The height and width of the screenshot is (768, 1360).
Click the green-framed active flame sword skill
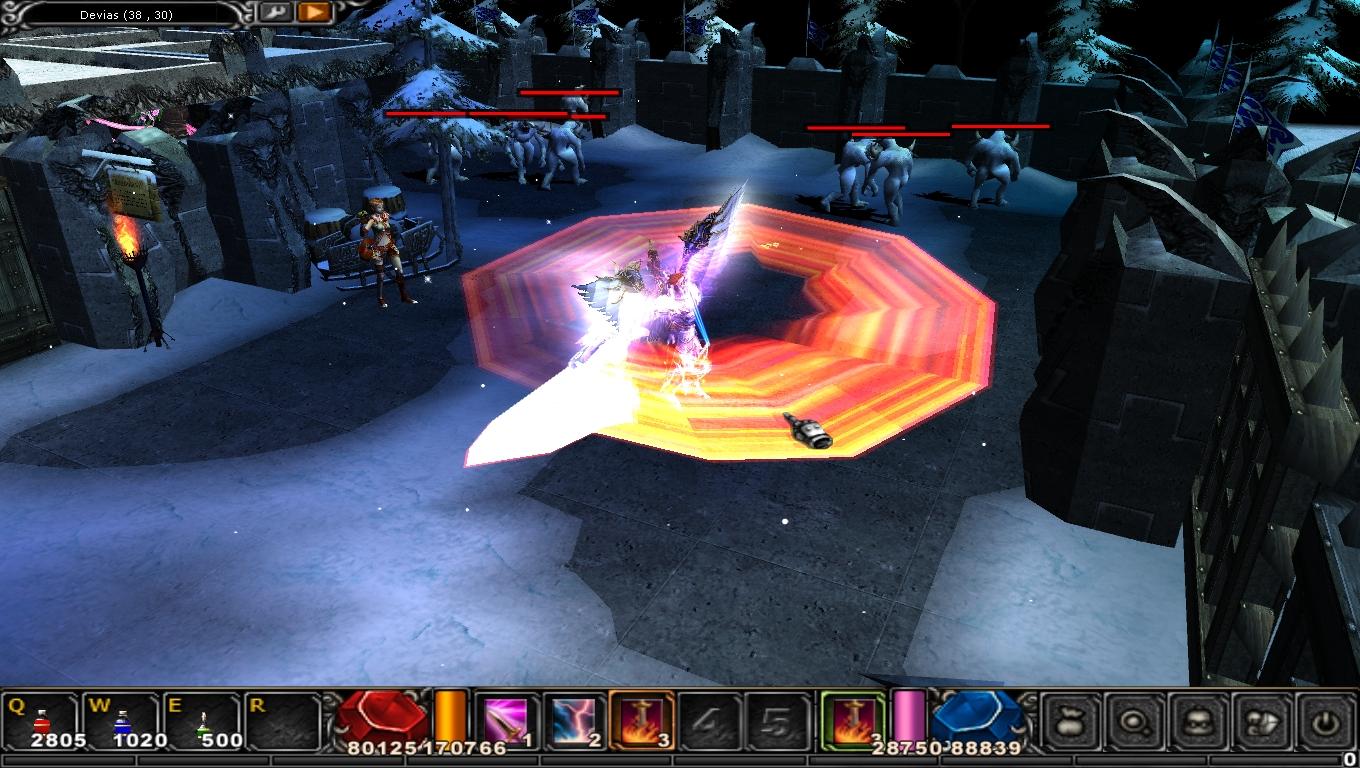tap(853, 720)
